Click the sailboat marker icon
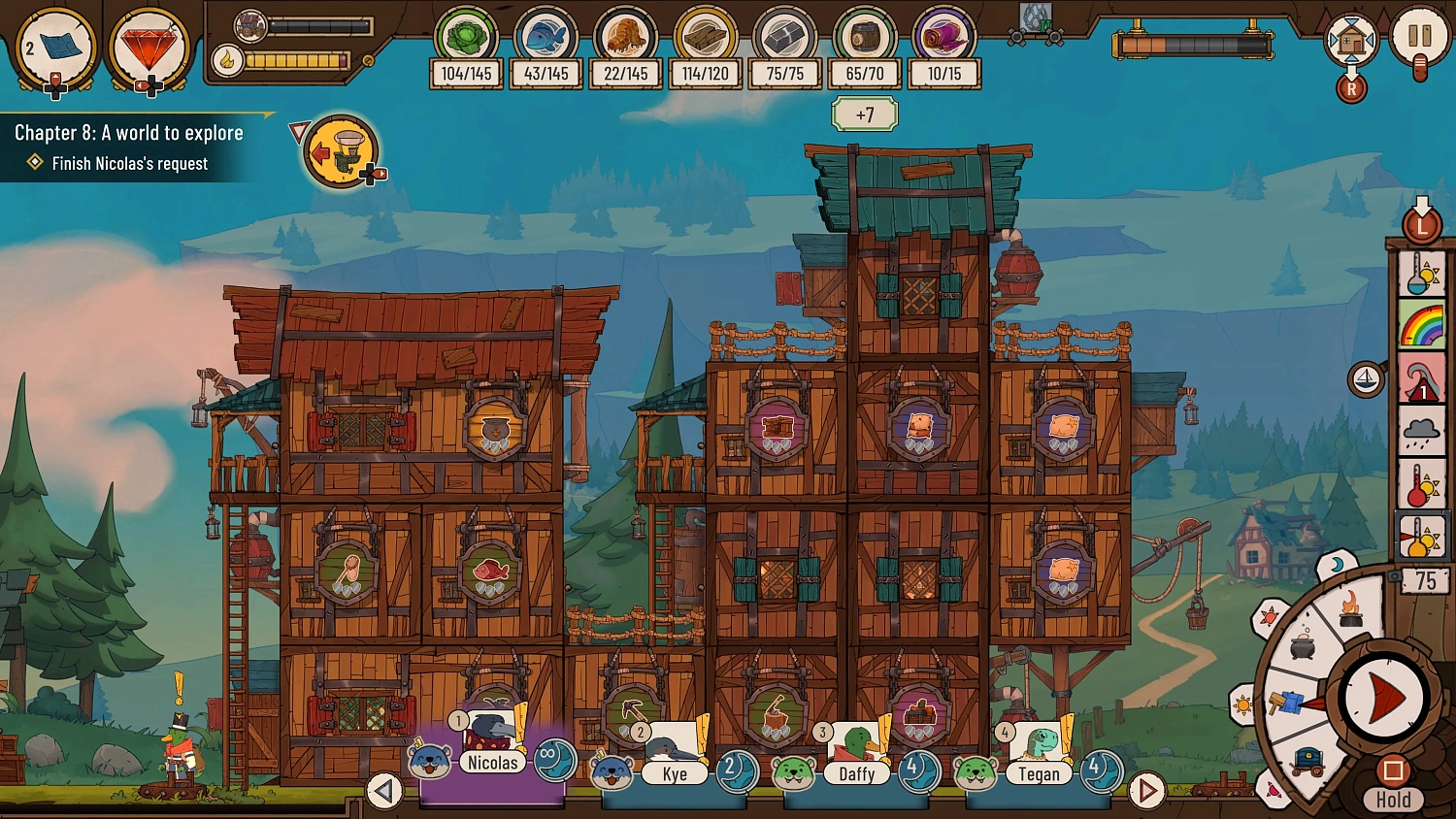The image size is (1456, 819). click(x=1366, y=378)
